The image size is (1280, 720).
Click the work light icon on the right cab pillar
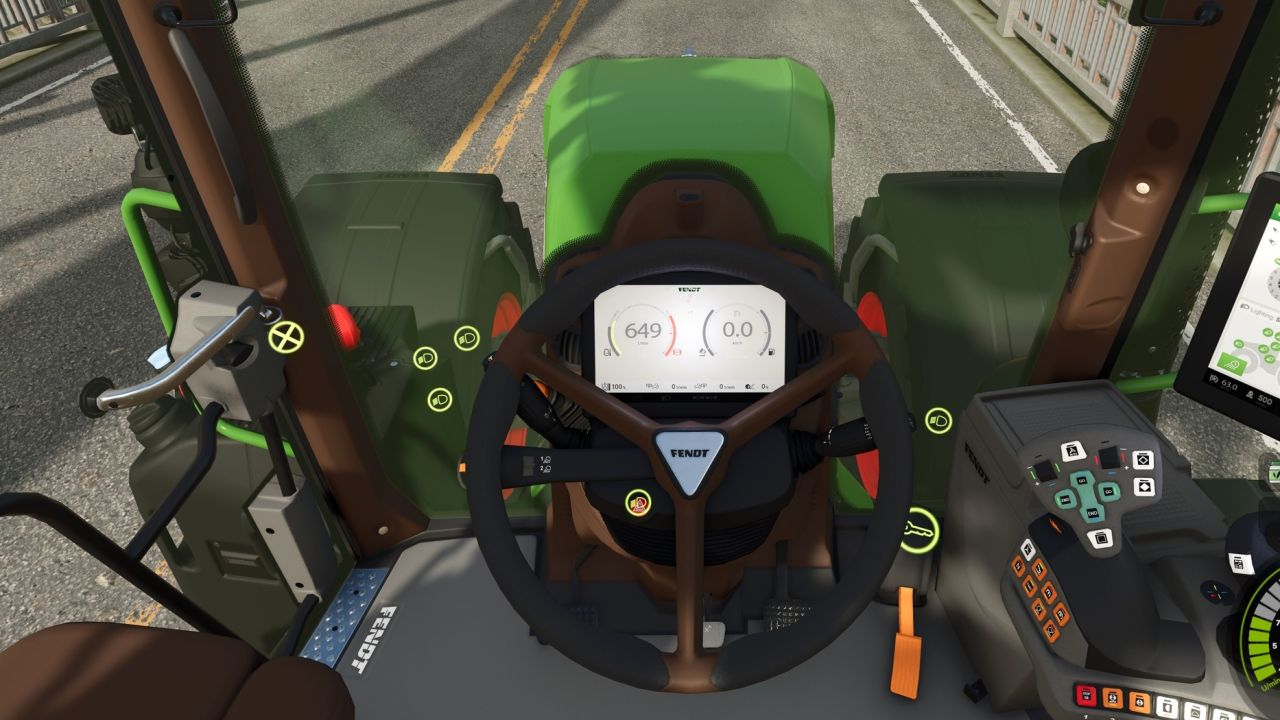(x=938, y=421)
